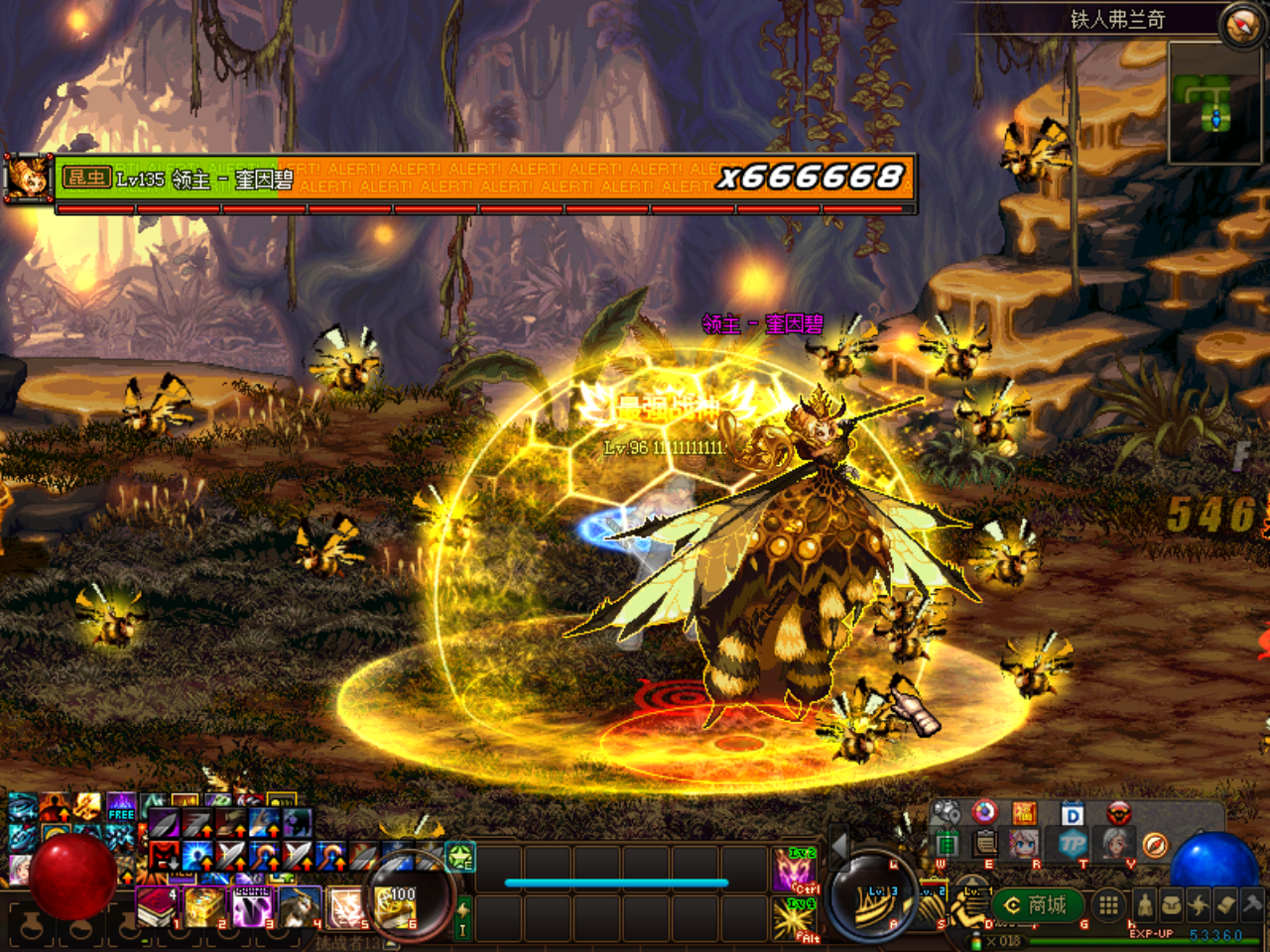Screen dimensions: 1270x952
Task: Click the red 福 fortune icon
Action: point(1024,814)
